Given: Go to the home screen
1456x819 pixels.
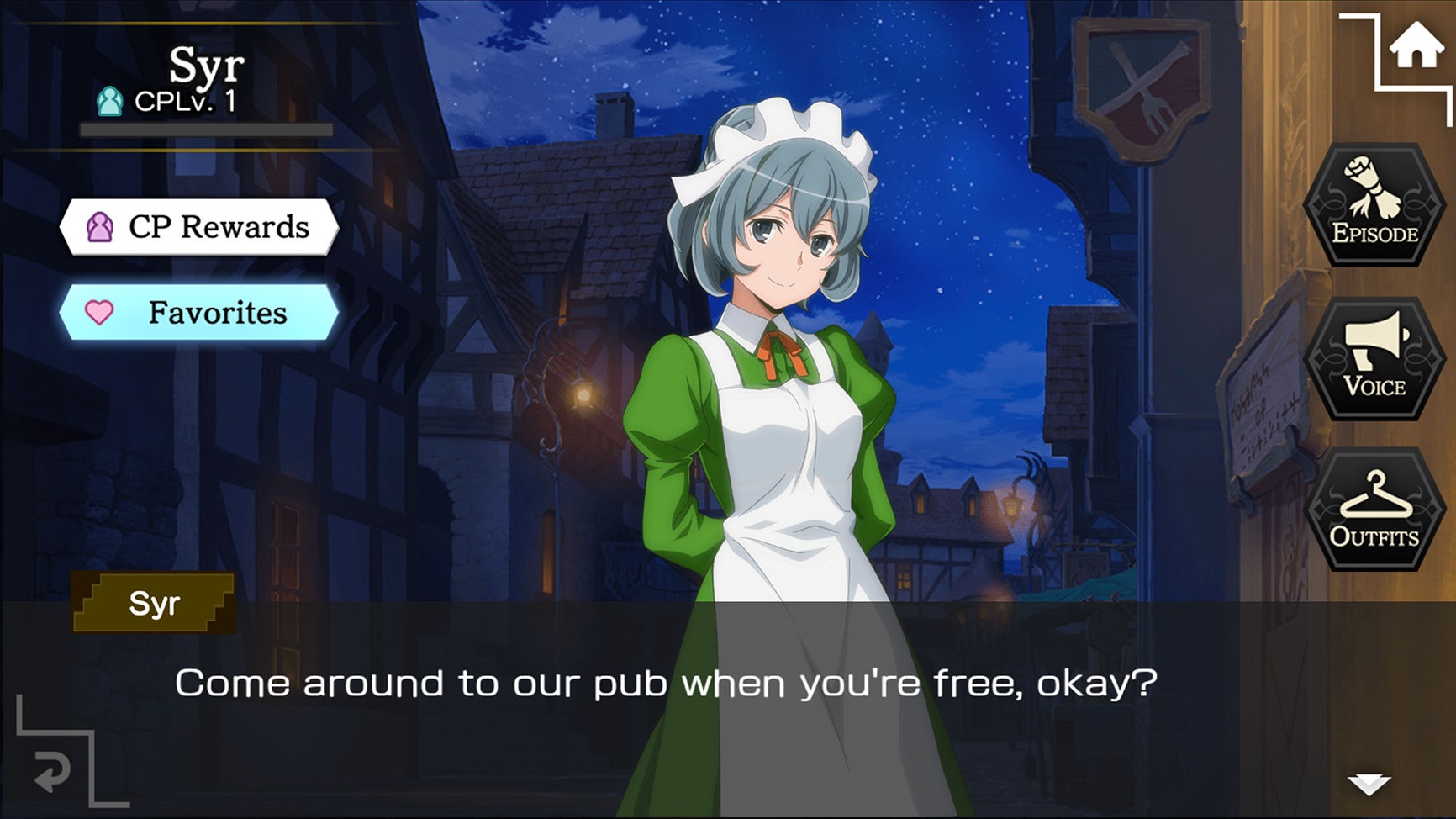Looking at the screenshot, I should pos(1416,46).
